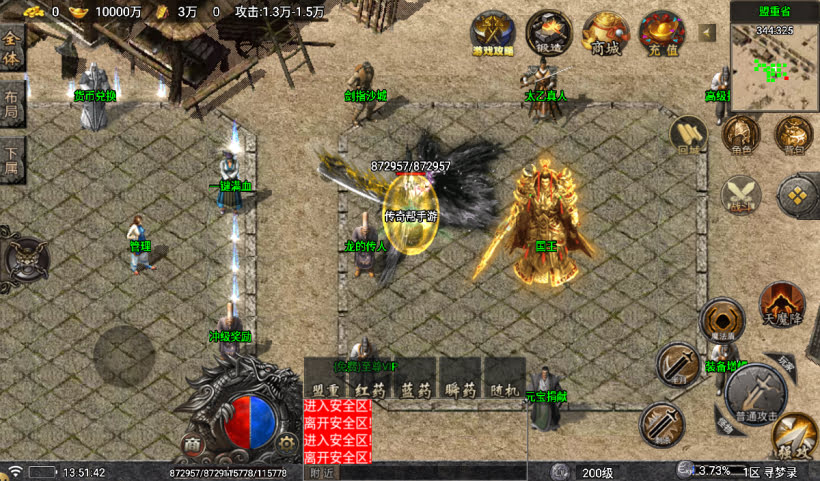Use the 普通攻击 normal attack button

(x=755, y=388)
